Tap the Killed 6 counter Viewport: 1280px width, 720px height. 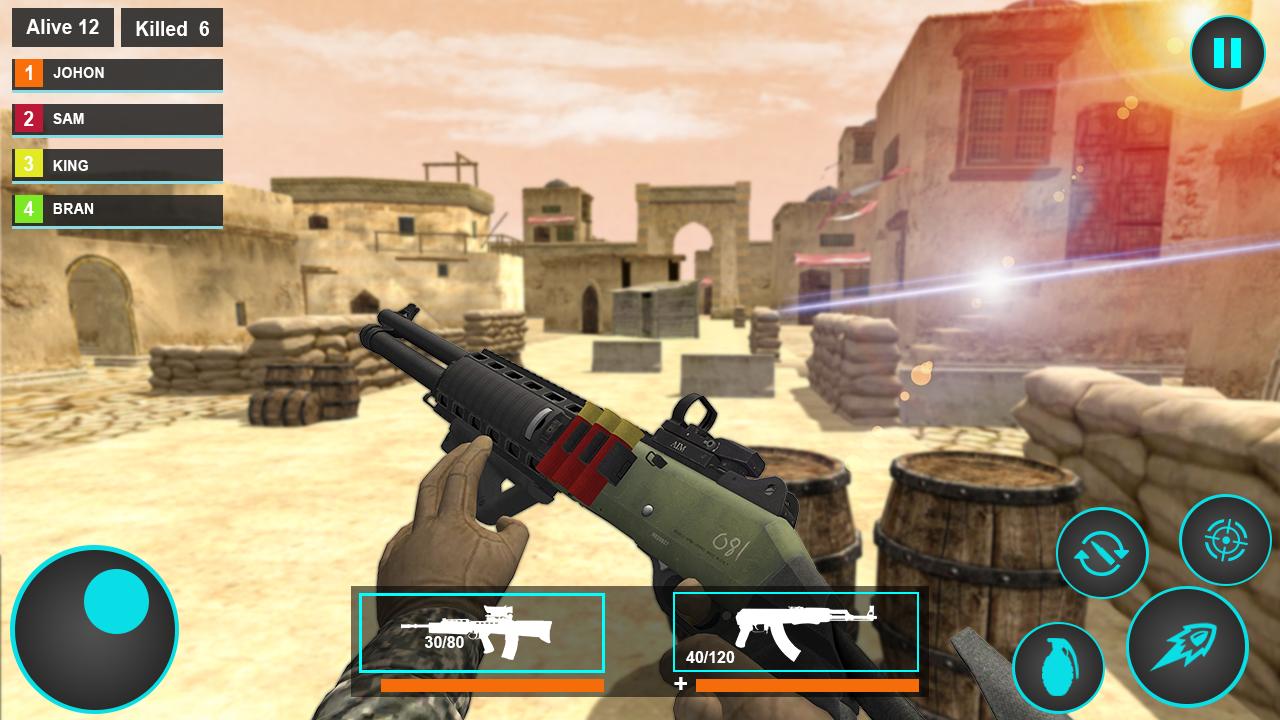[x=172, y=28]
